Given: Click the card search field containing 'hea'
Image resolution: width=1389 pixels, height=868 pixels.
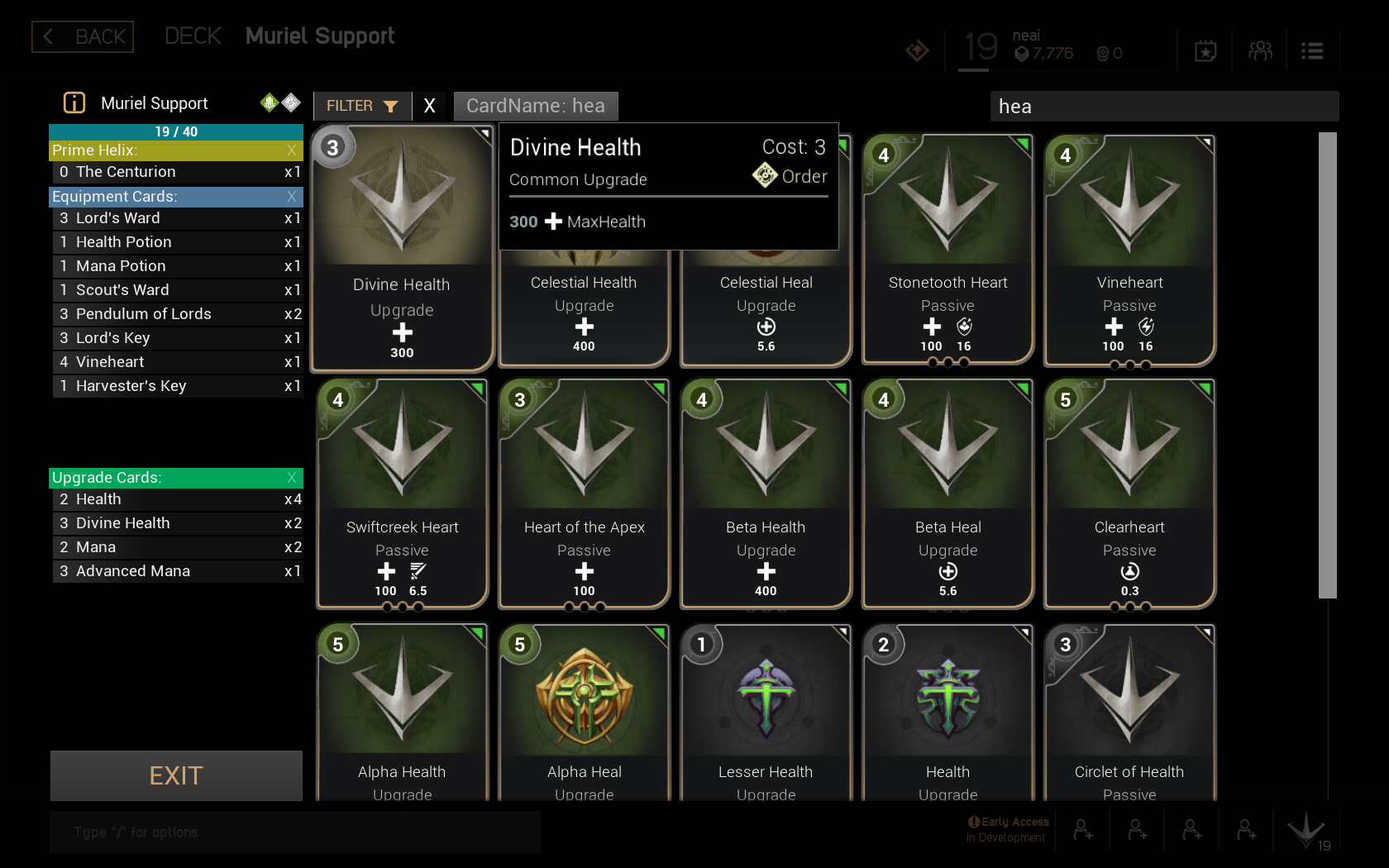Looking at the screenshot, I should pyautogui.click(x=1163, y=107).
